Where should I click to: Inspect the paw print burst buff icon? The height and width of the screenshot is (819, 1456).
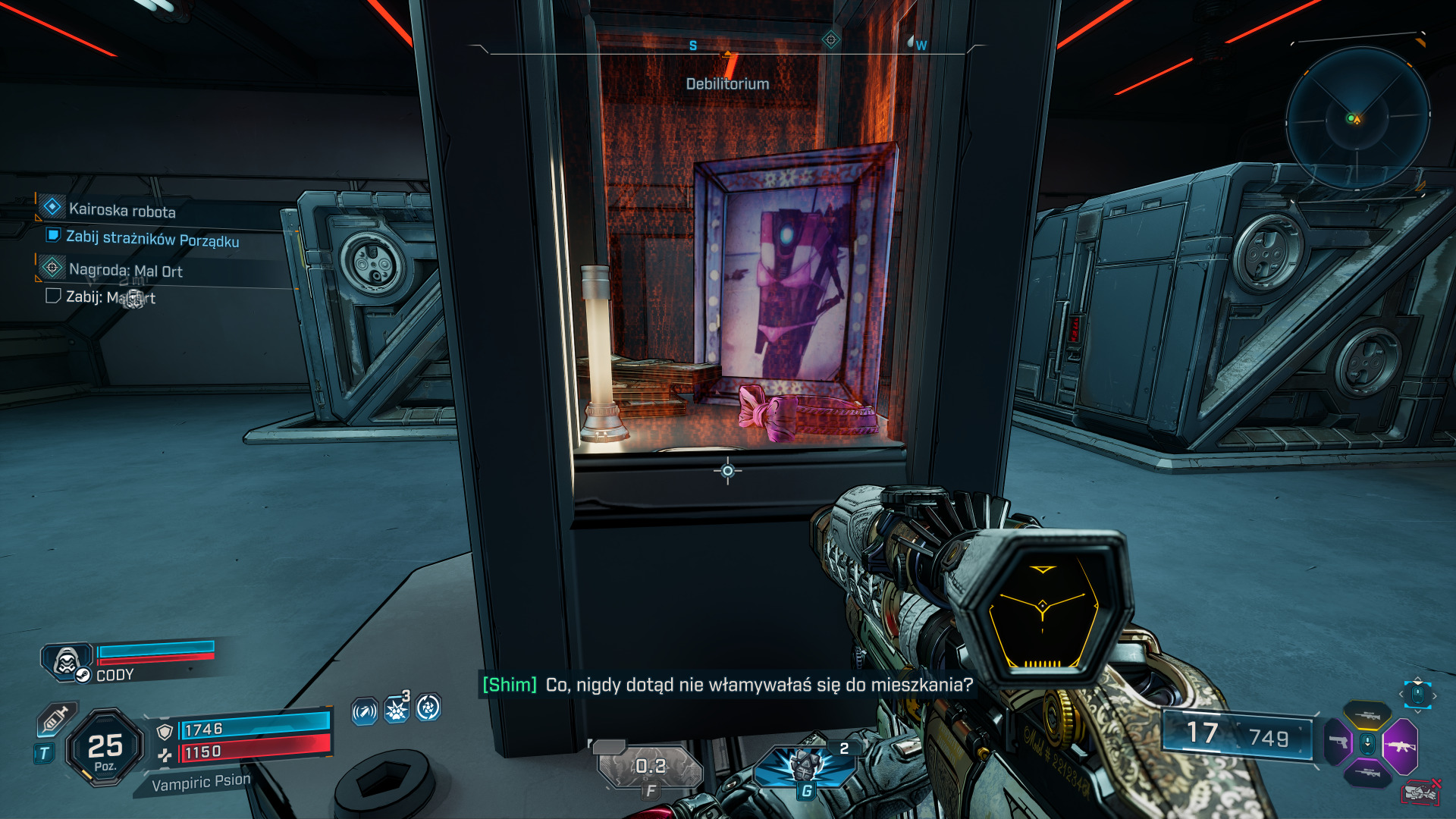pyautogui.click(x=397, y=709)
